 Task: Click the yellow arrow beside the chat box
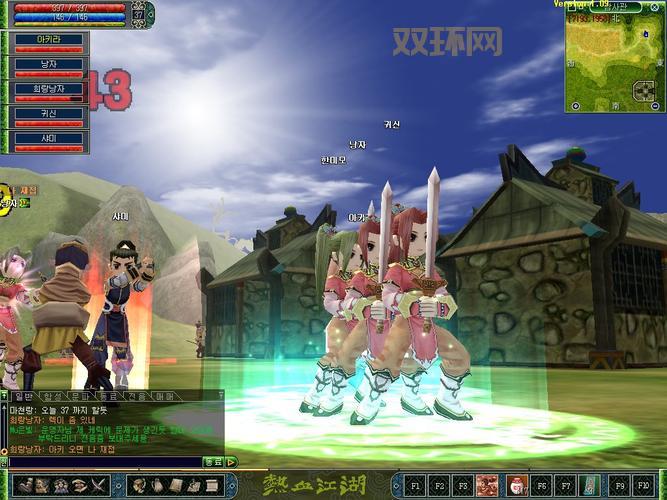pos(232,462)
